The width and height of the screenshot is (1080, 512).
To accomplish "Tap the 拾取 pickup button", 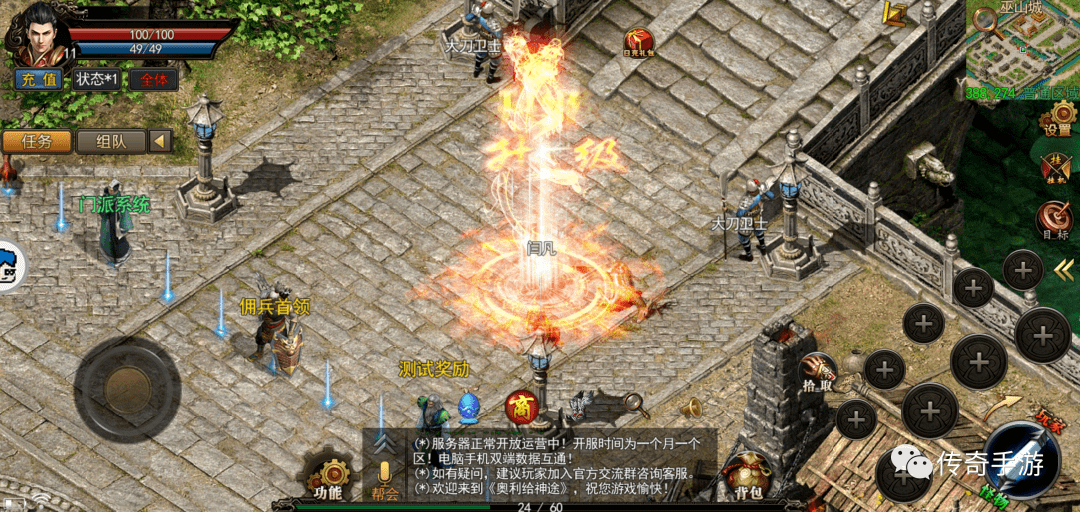I will [816, 372].
